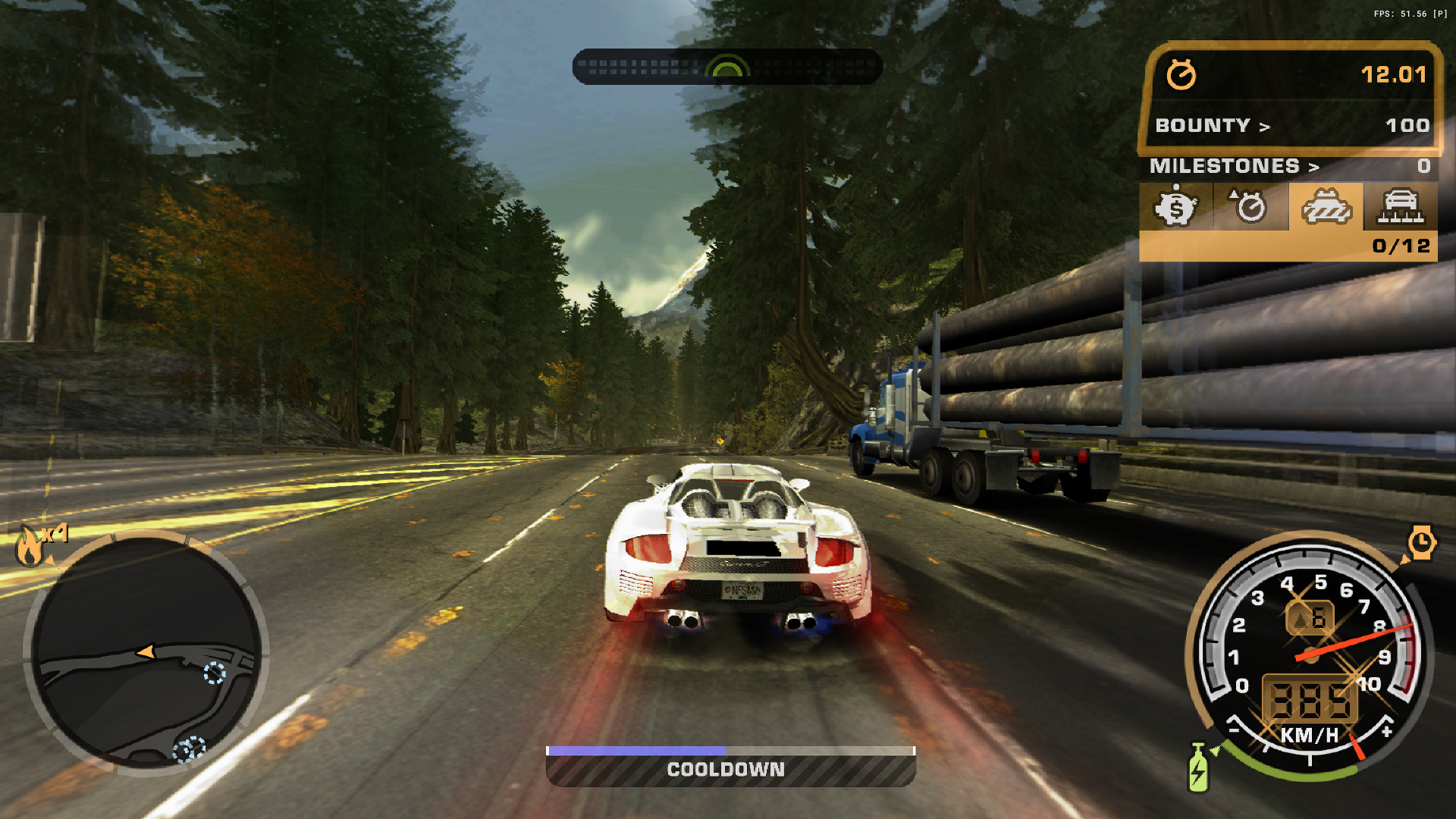Select the bounty piggy bank milestone icon

(1175, 206)
